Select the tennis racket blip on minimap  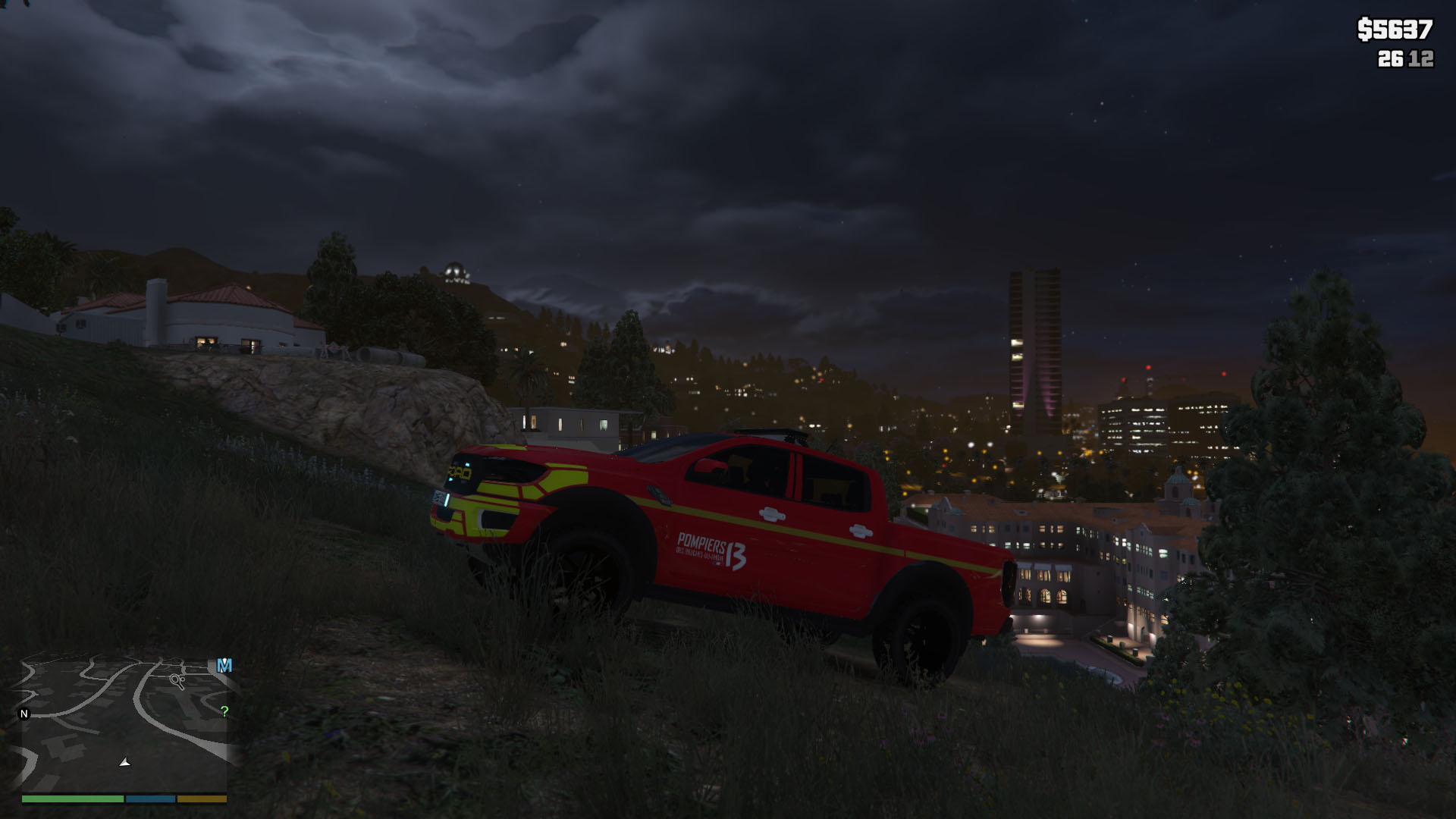178,681
